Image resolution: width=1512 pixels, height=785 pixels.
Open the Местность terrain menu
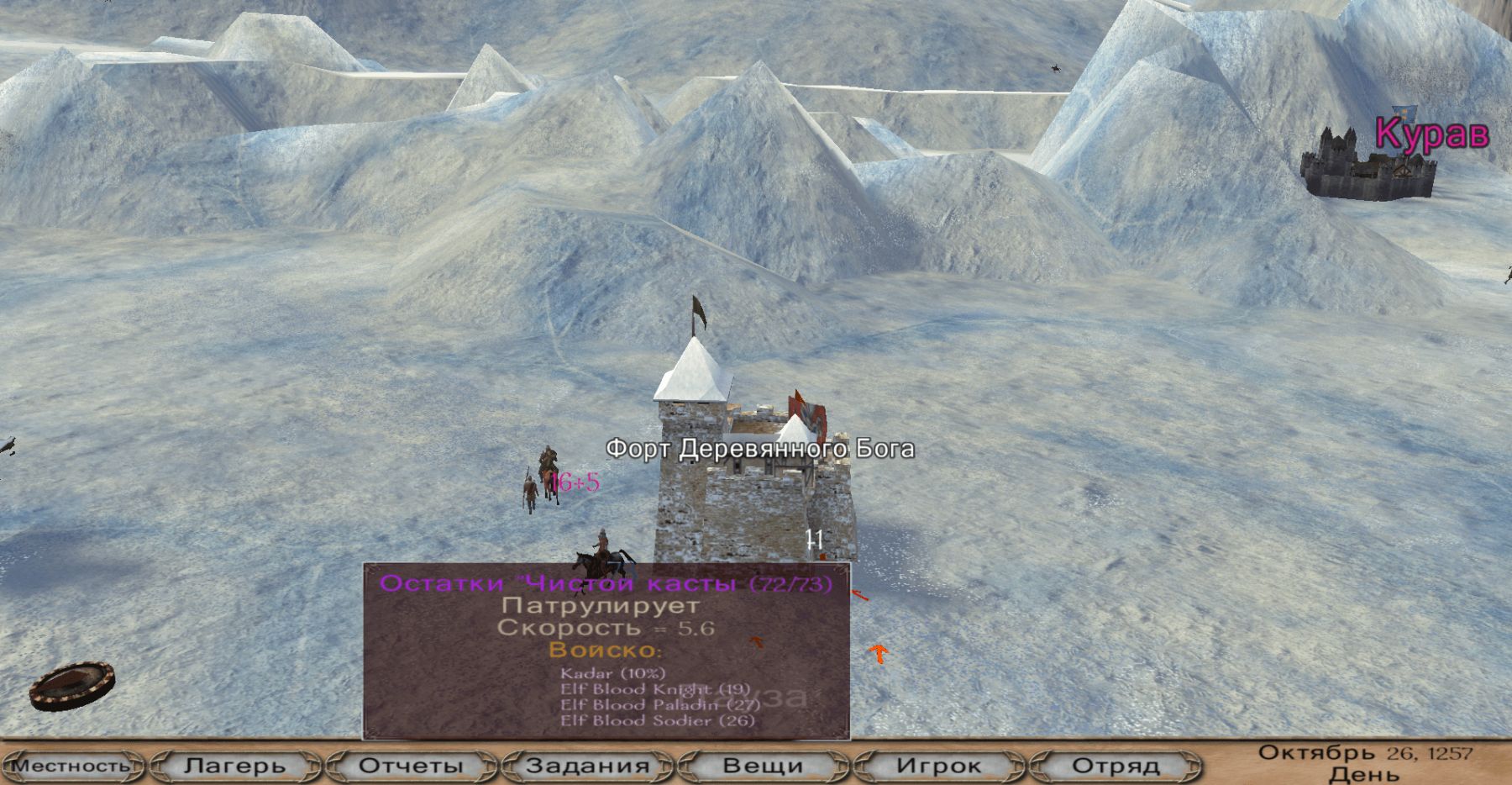71,766
